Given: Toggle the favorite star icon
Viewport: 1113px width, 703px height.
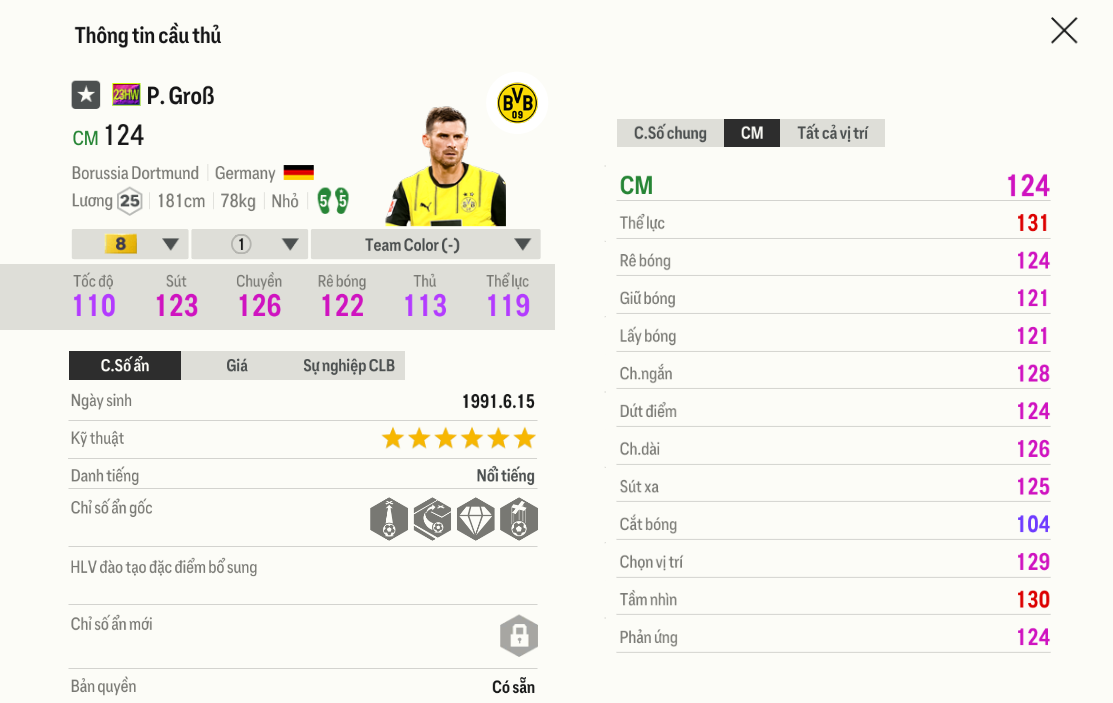Looking at the screenshot, I should pyautogui.click(x=86, y=95).
